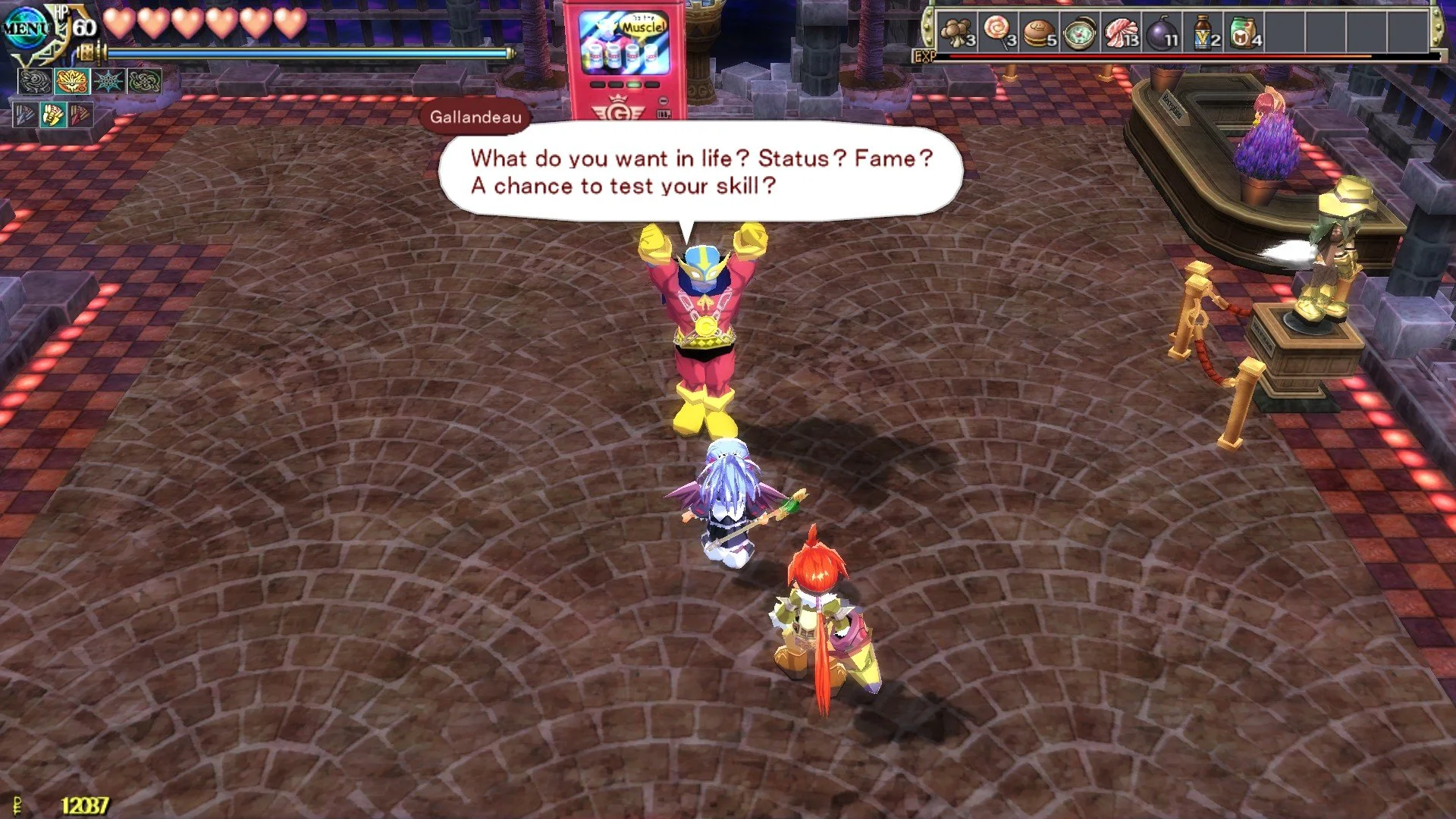Image resolution: width=1456 pixels, height=819 pixels.
Task: Click the Gallandeau name label
Action: (x=476, y=118)
